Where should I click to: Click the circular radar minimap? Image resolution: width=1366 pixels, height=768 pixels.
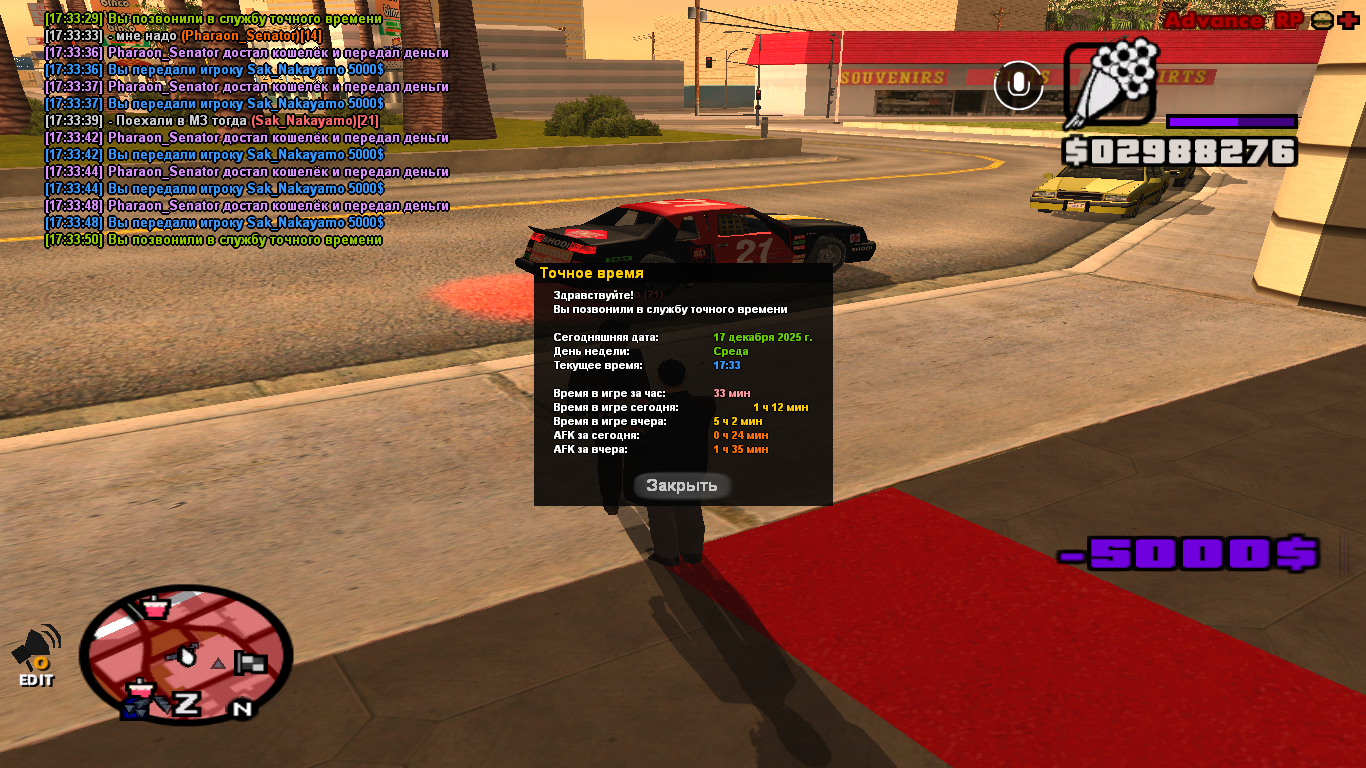[186, 655]
